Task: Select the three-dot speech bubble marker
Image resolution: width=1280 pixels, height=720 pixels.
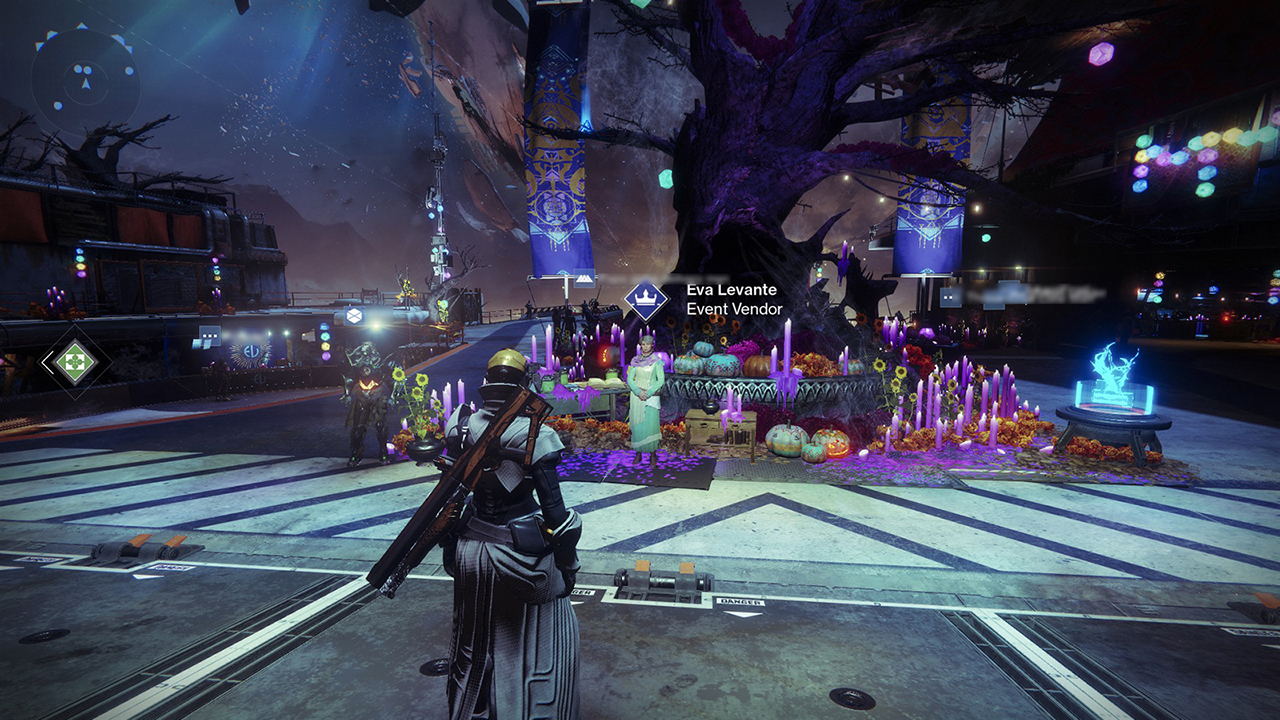Action: (x=209, y=336)
